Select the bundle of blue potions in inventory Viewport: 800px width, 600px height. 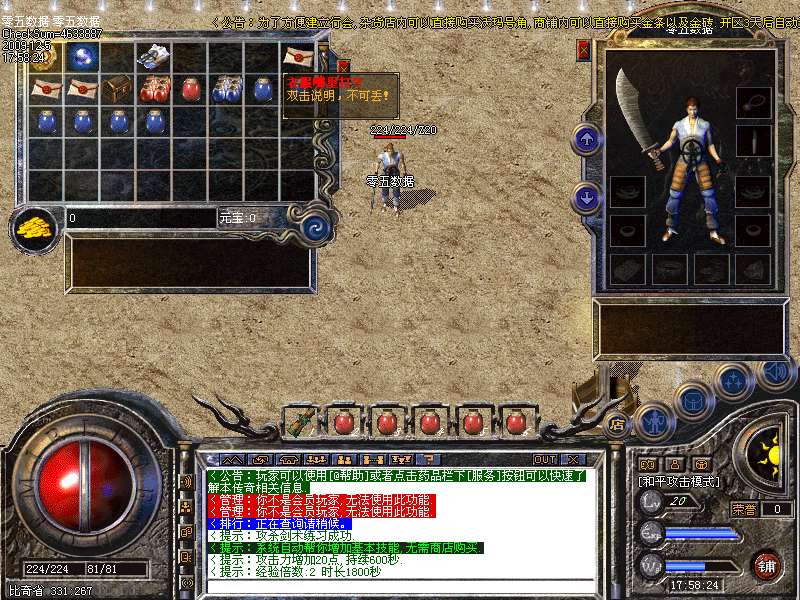(226, 90)
